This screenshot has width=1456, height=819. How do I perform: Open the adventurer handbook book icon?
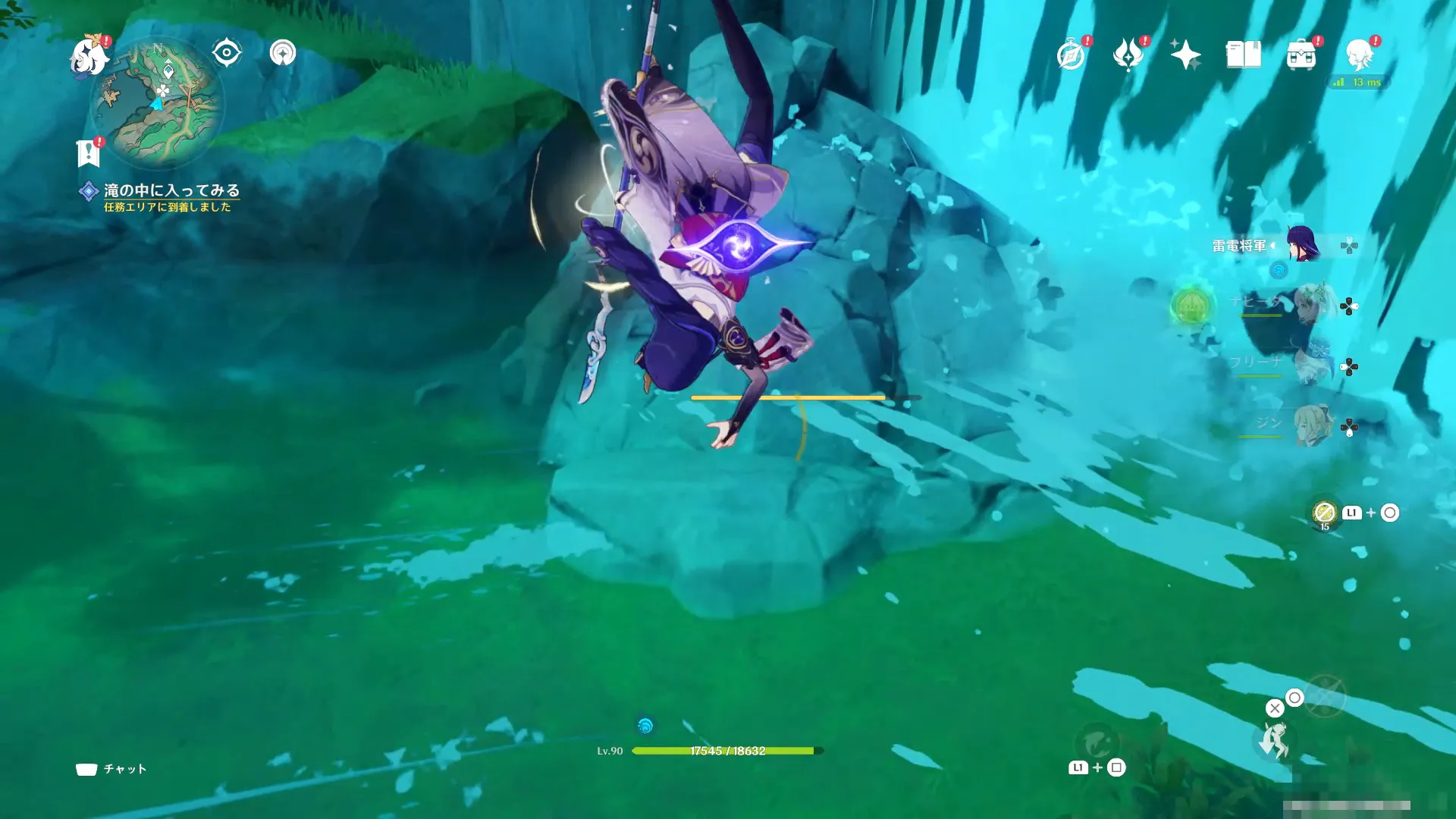click(1244, 55)
